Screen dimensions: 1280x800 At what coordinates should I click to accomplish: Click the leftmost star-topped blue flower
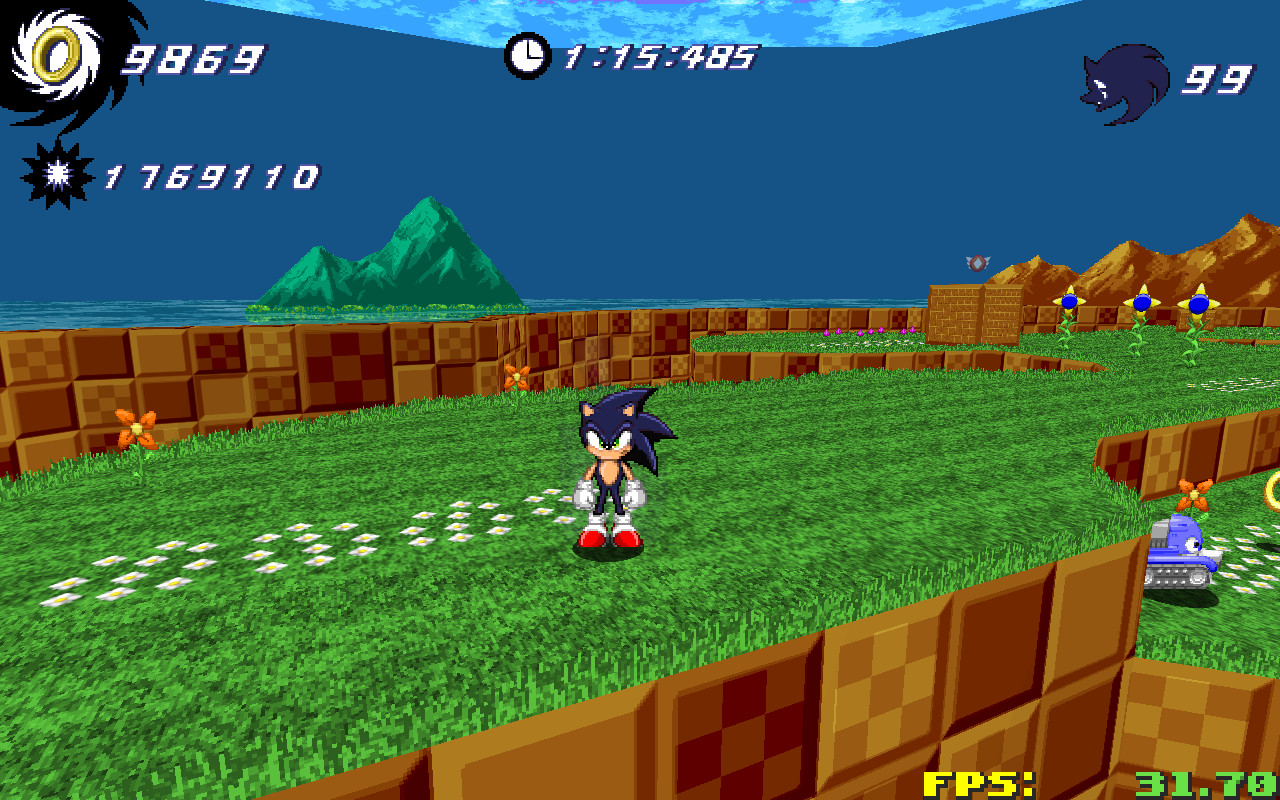coord(1069,301)
